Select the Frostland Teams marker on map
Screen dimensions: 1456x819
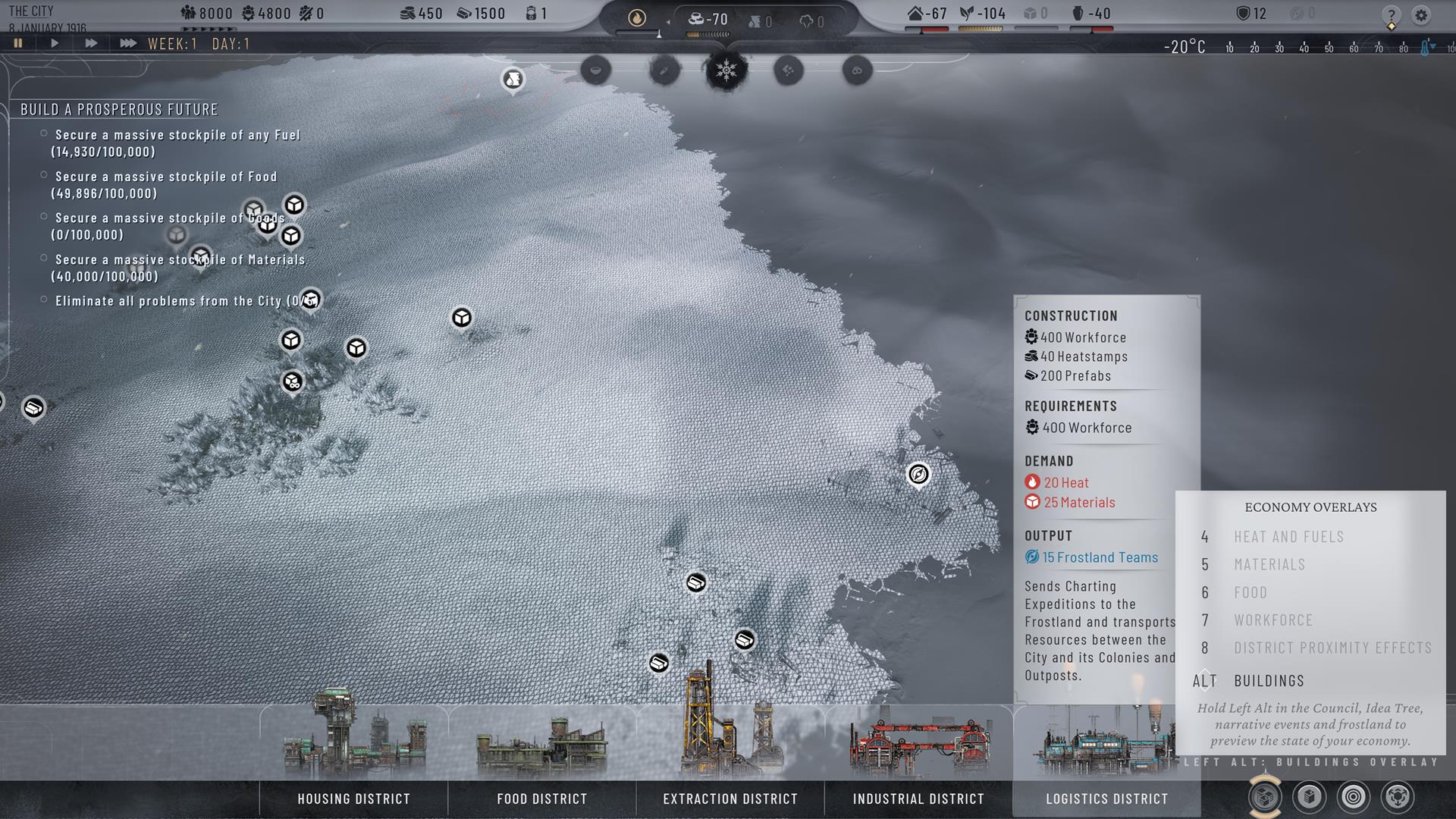tap(918, 475)
